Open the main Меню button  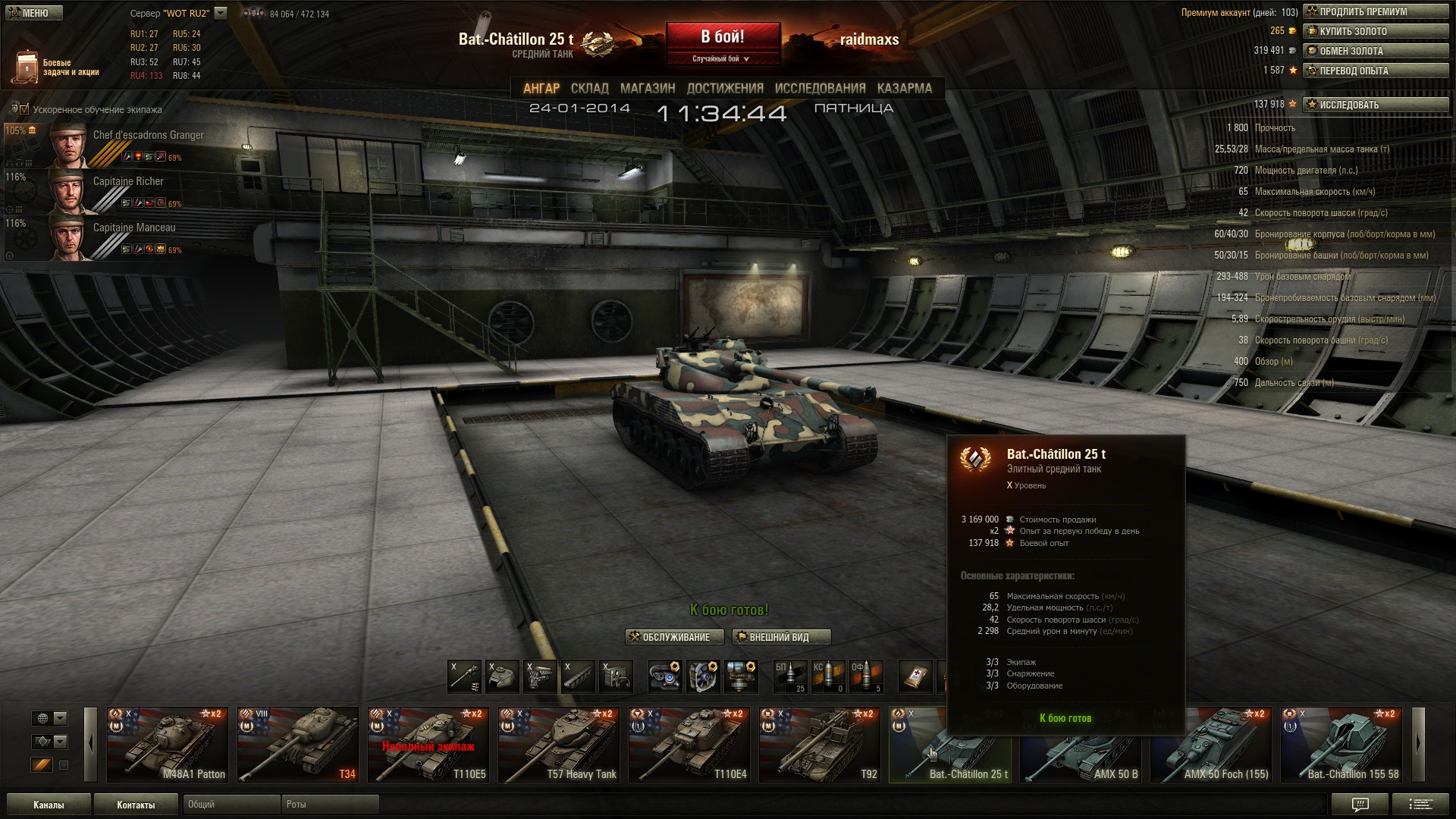(x=33, y=13)
